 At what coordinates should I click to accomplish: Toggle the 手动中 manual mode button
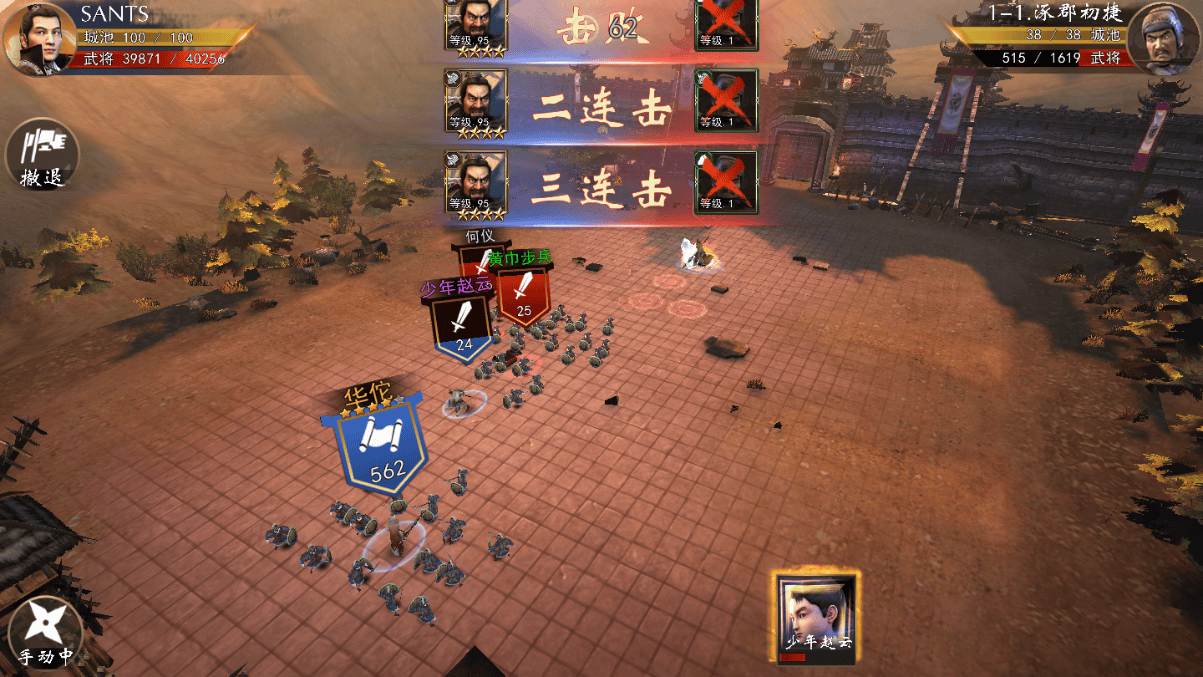44,632
